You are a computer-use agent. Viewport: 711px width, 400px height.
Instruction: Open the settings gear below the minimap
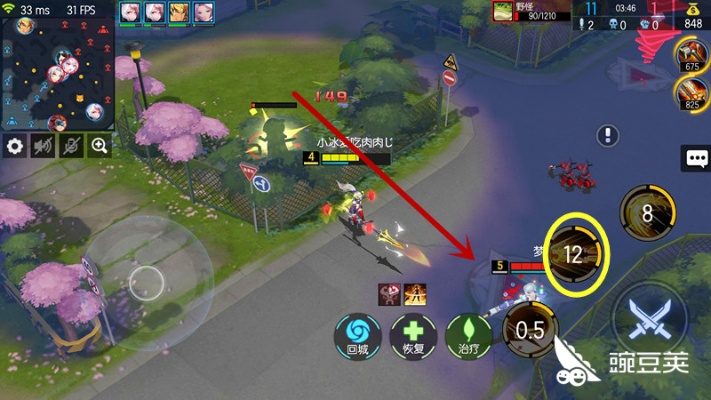[x=15, y=146]
